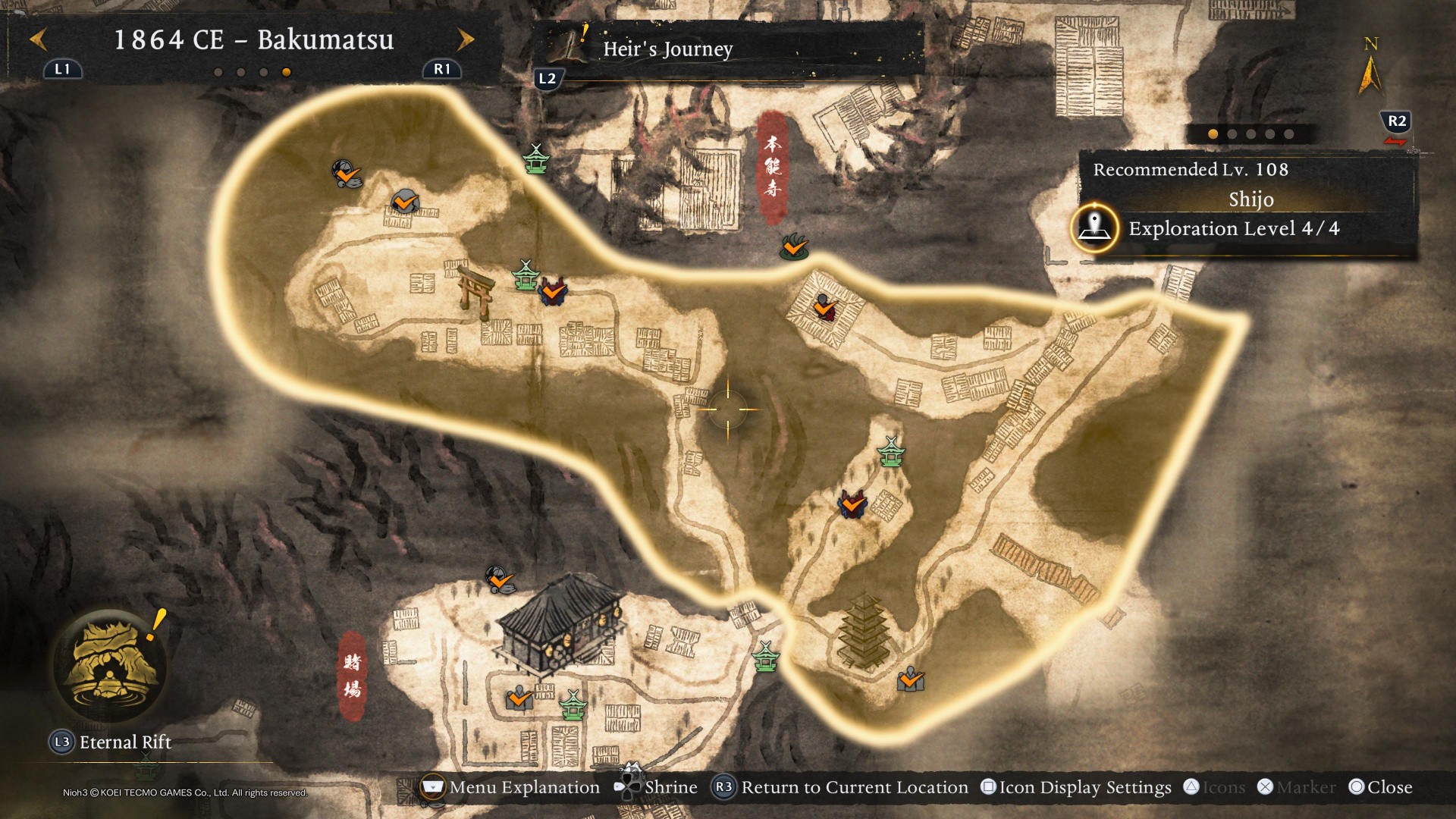Switch to the next era with right arrow
Image resolution: width=1456 pixels, height=819 pixels.
466,39
